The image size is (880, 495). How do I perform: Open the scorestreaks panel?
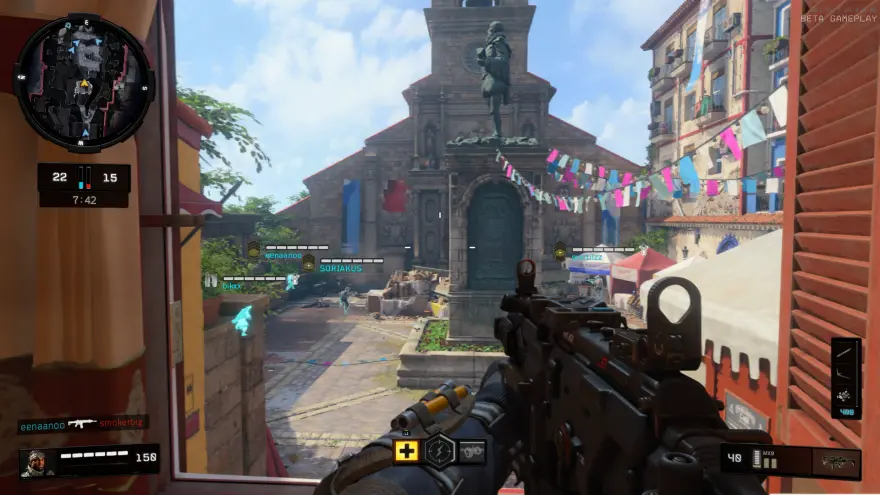pyautogui.click(x=846, y=378)
